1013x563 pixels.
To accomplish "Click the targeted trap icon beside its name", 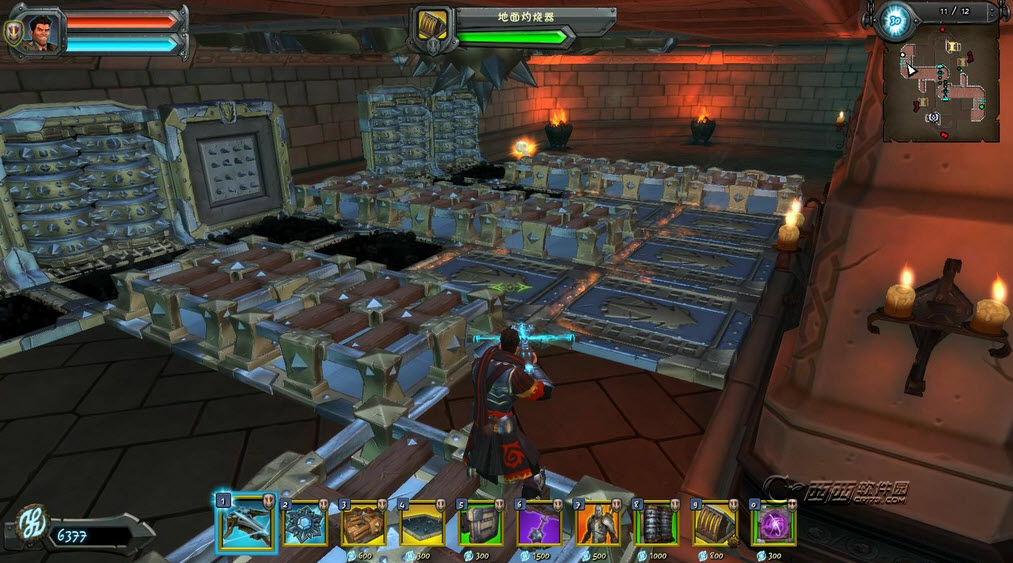I will click(432, 25).
